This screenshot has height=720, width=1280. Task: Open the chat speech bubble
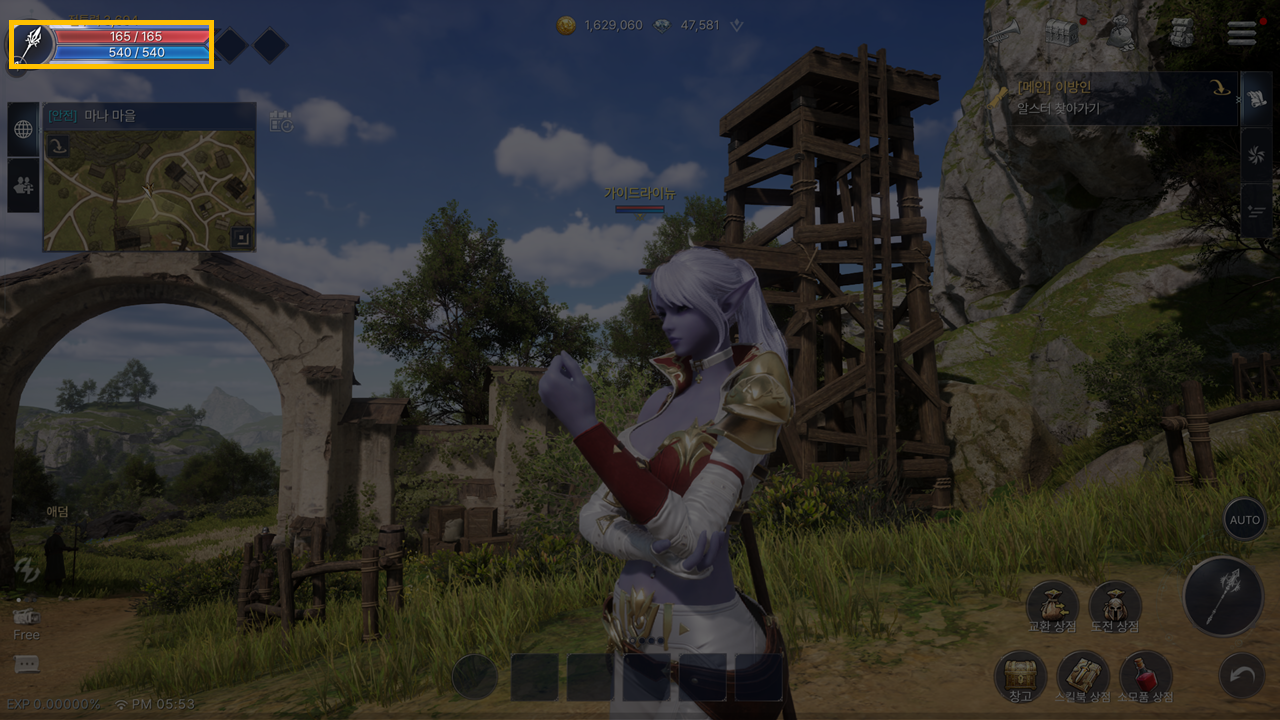[x=27, y=664]
